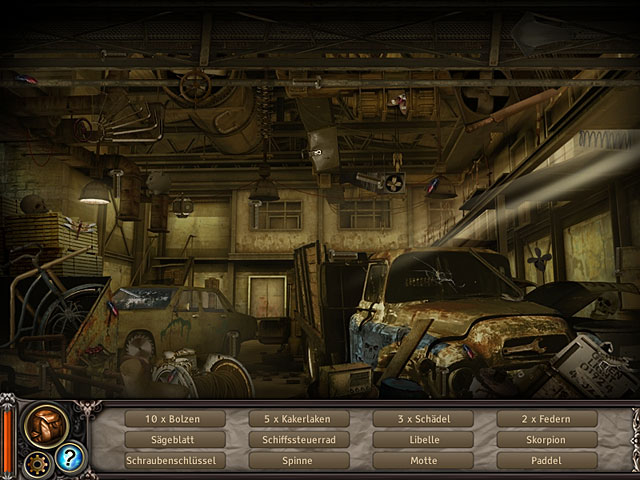
Task: Pick the 'Motte' item label
Action: (x=423, y=461)
